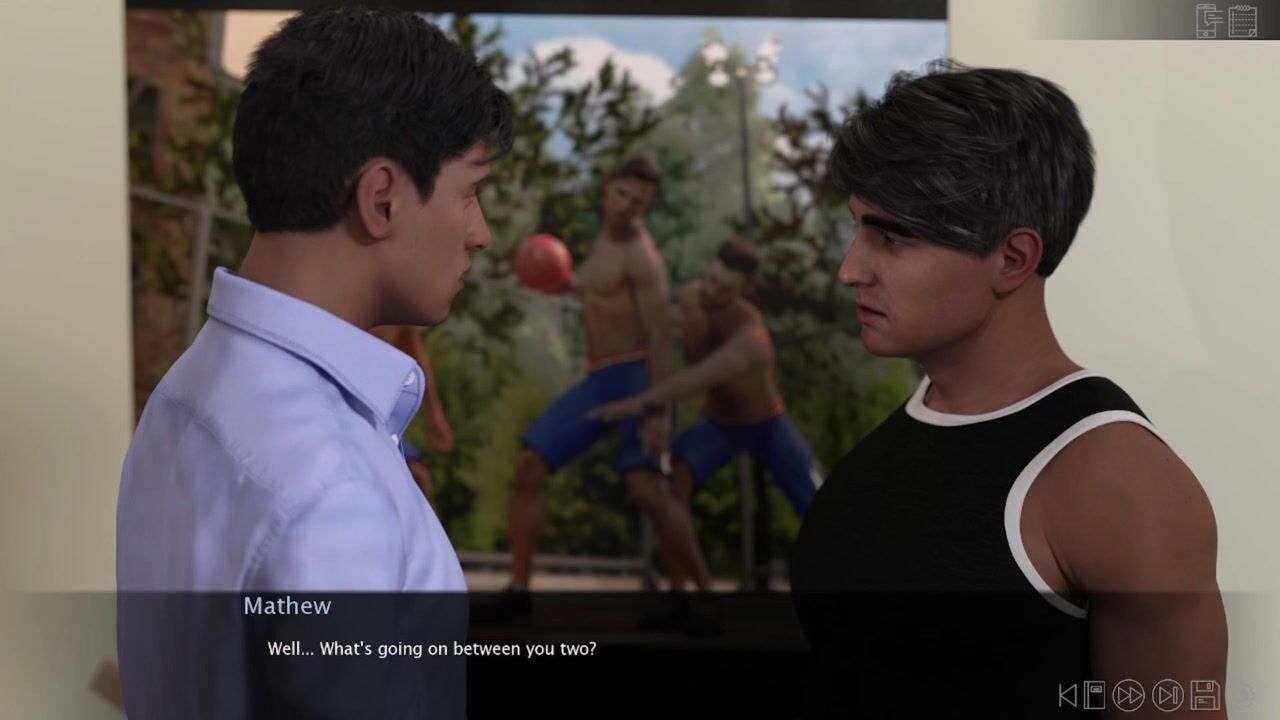Open the calendar notepad icon
This screenshot has width=1280, height=720.
[1242, 20]
